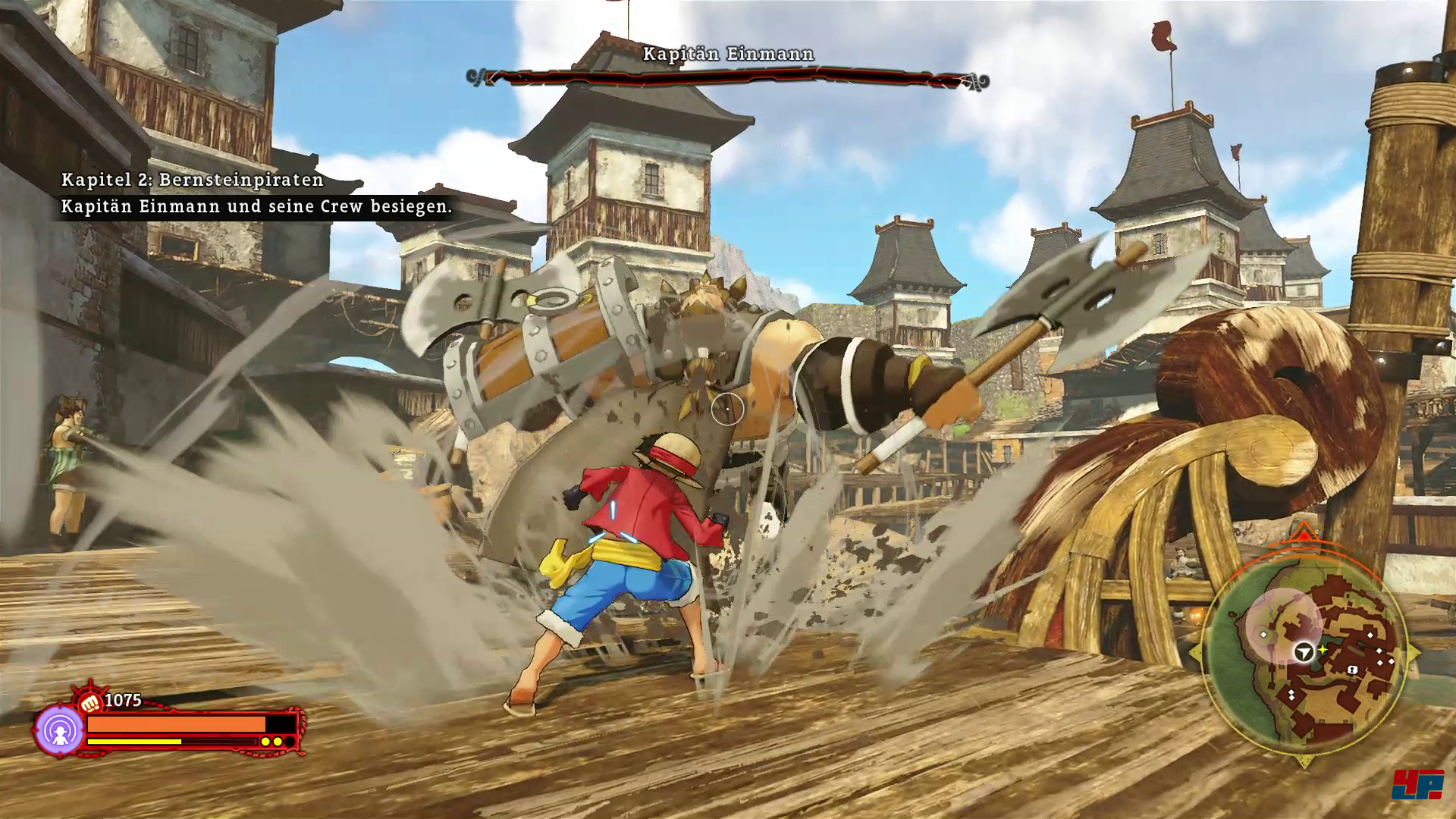This screenshot has width=1456, height=819.
Task: Select the Kapitel 2 Bernsteinpiraten objective tracker
Action: pyautogui.click(x=256, y=193)
